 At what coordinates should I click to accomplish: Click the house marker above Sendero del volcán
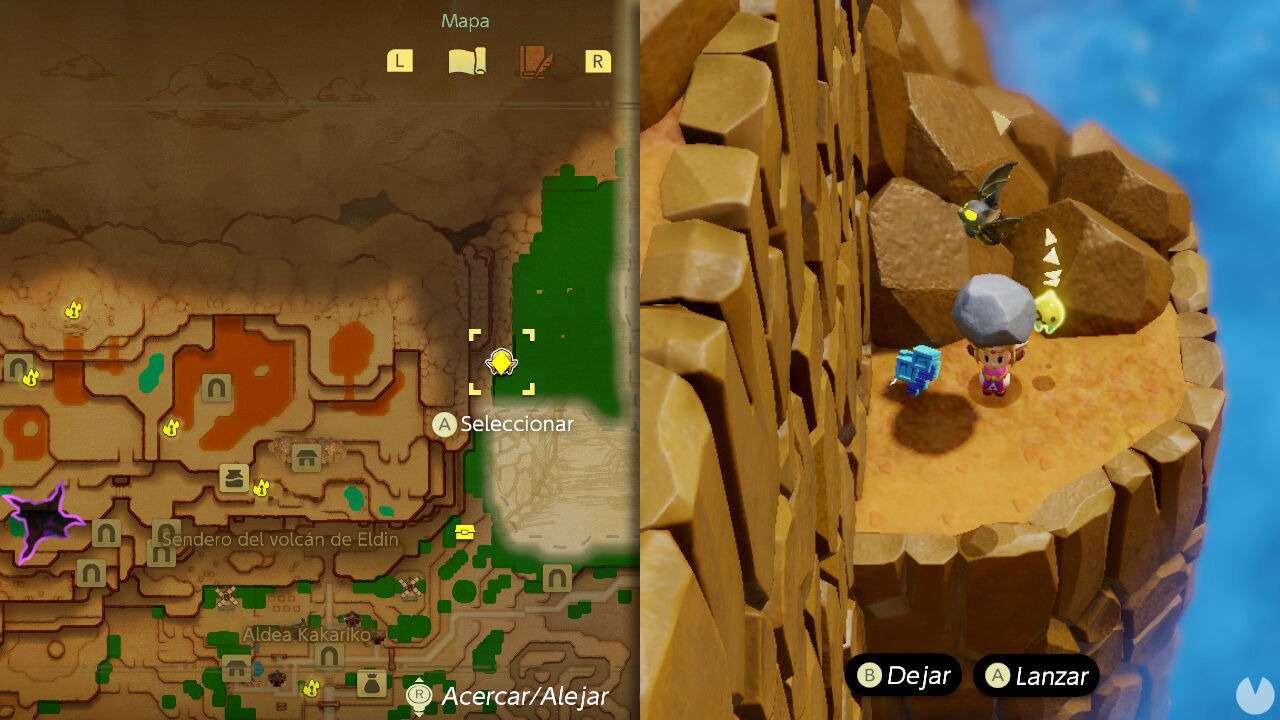(x=306, y=458)
